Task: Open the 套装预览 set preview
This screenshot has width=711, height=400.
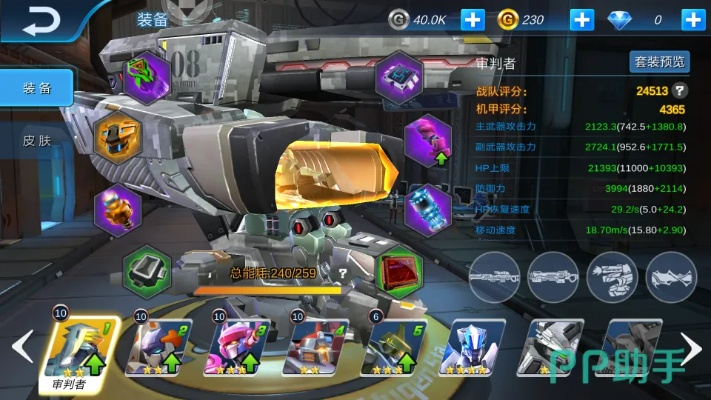Action: pyautogui.click(x=660, y=62)
